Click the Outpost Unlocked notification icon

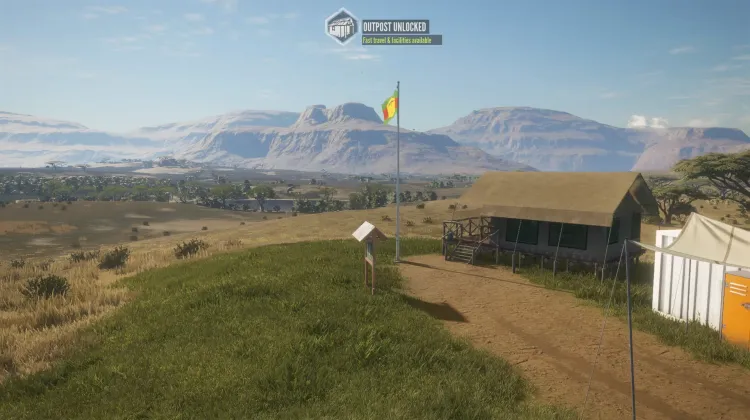click(x=342, y=26)
